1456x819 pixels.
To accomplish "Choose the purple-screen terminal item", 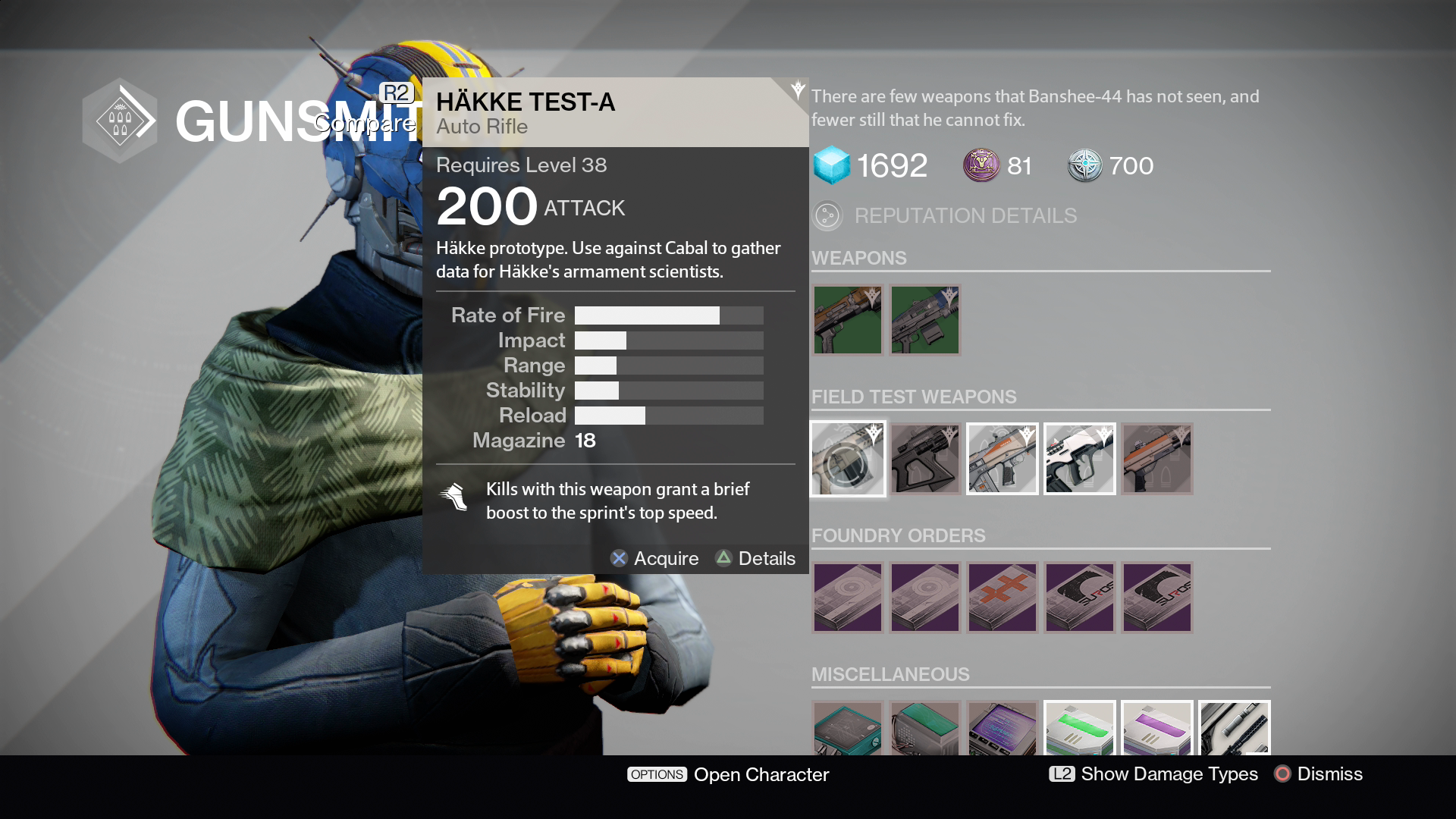I will coord(1003,729).
